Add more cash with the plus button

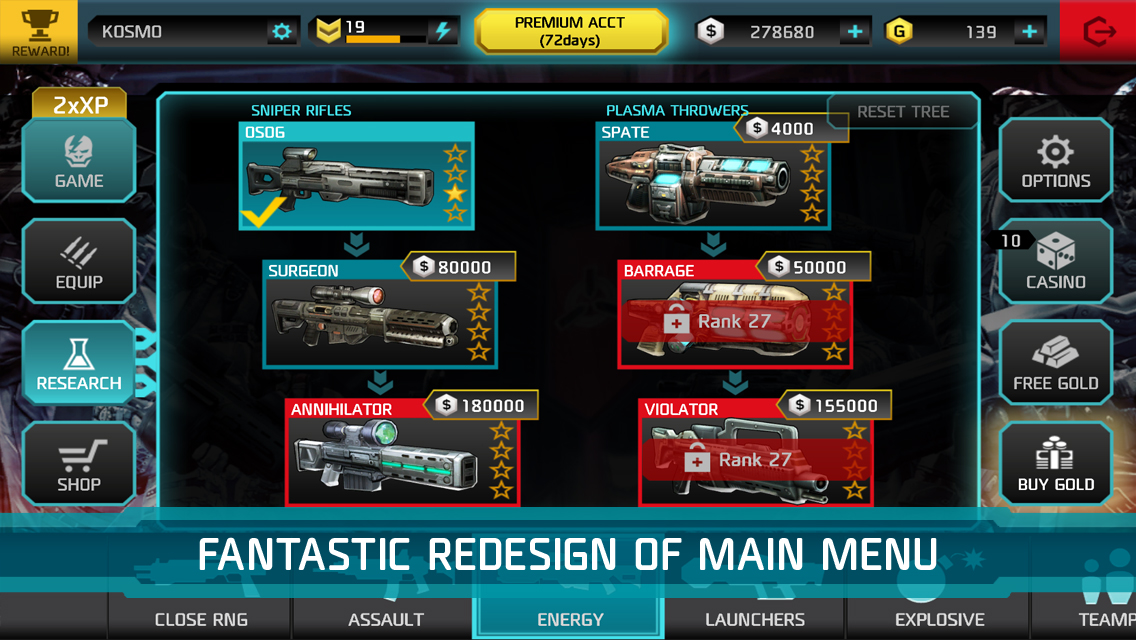pos(854,32)
